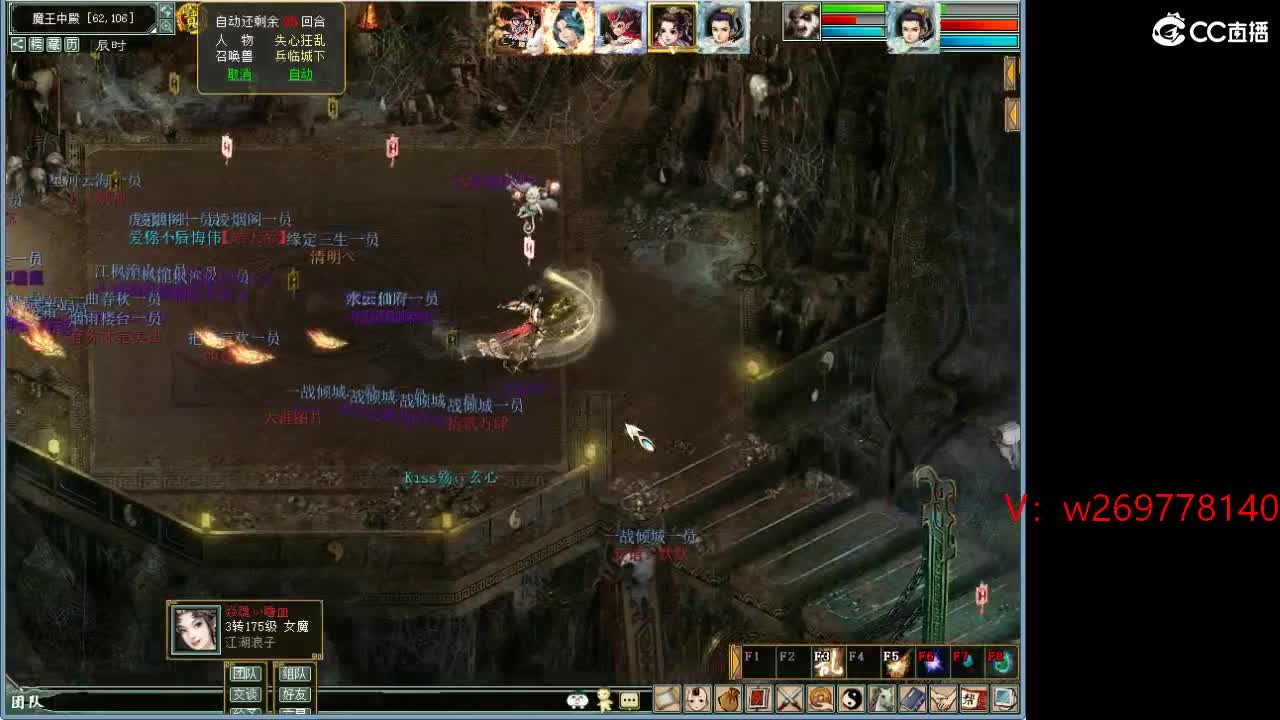Select the handshake icon on the bottom bar
The image size is (1280, 720).
click(947, 698)
